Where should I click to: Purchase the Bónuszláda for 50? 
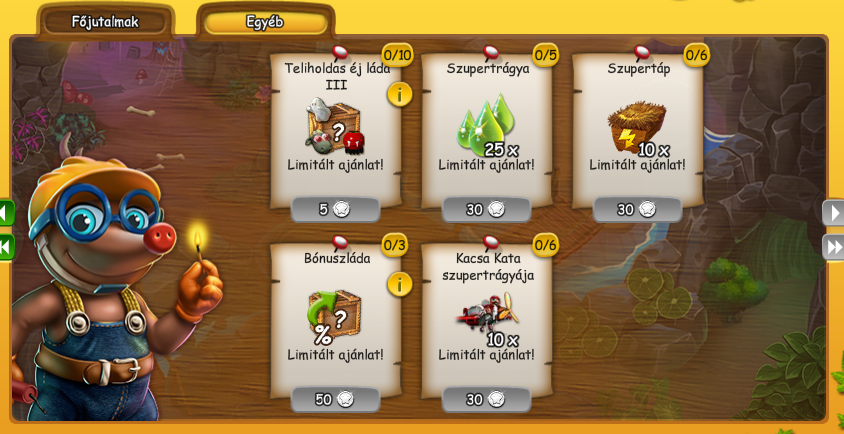point(335,399)
